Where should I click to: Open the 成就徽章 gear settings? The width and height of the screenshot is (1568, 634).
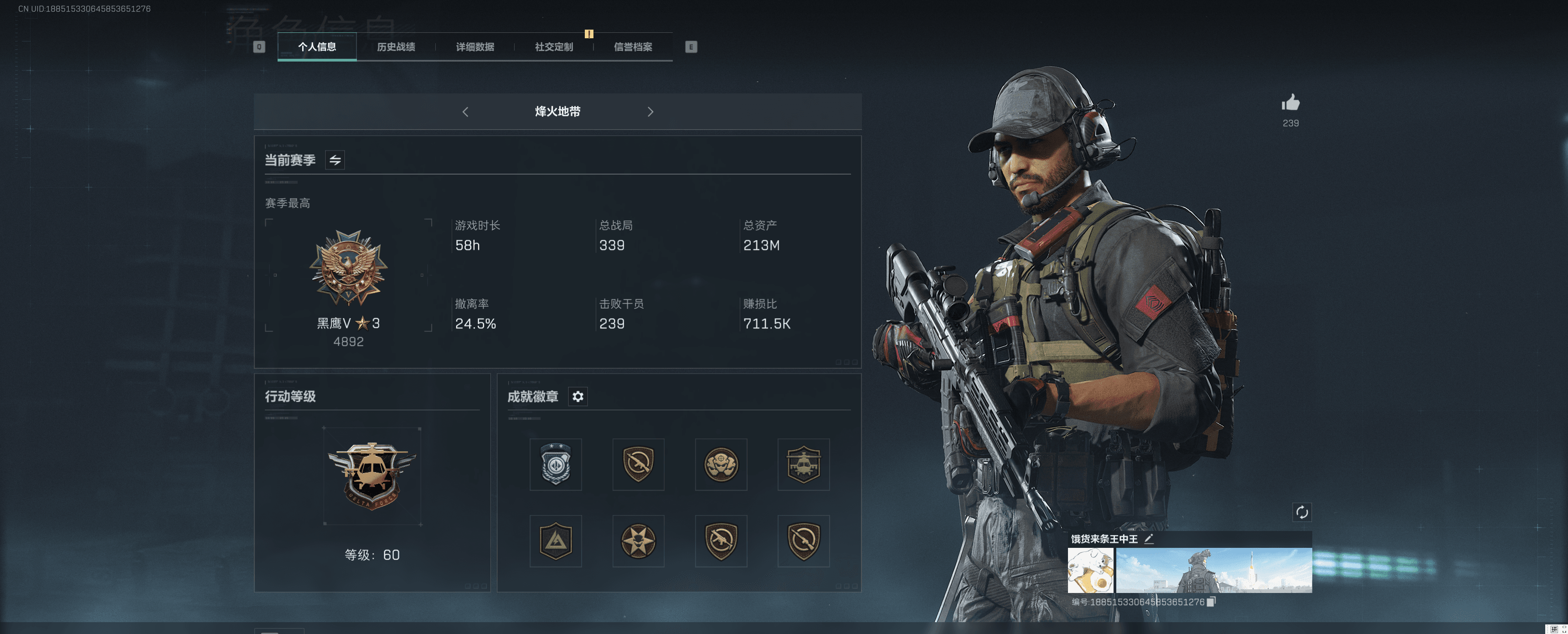(578, 397)
